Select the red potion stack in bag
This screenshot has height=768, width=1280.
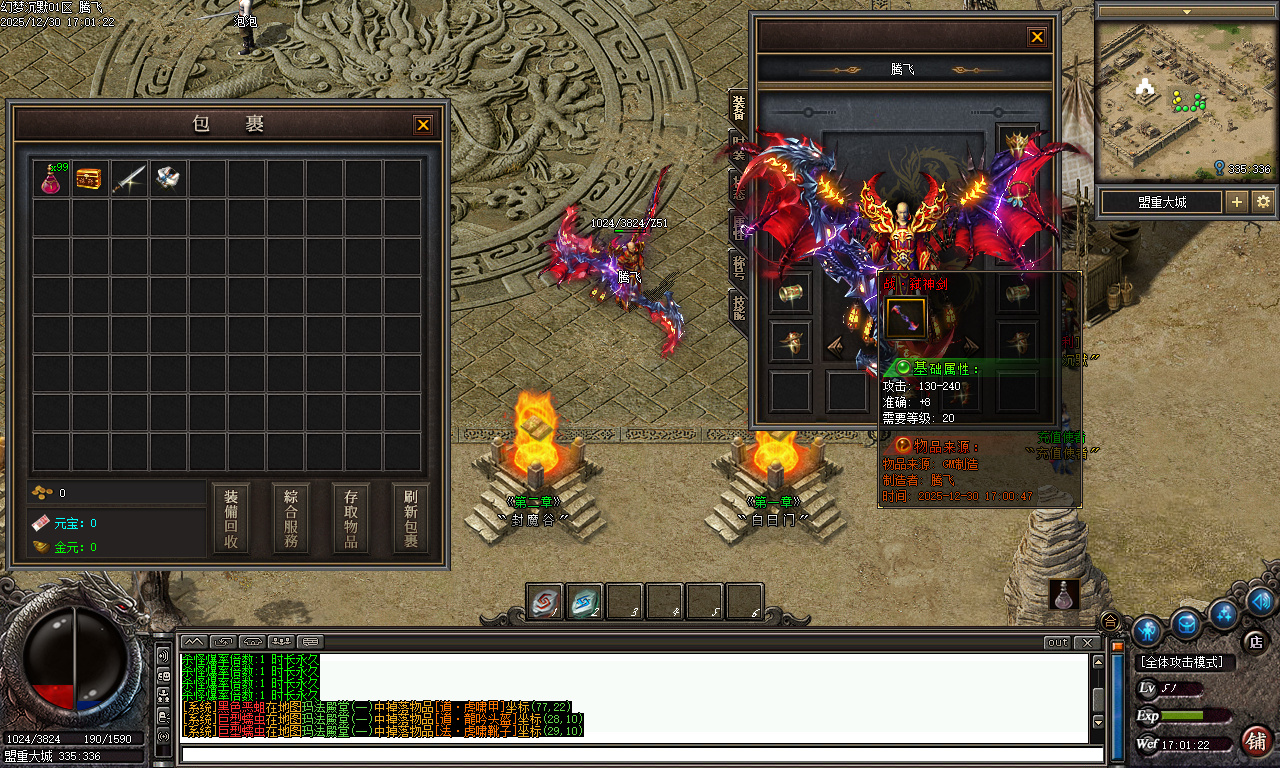[51, 179]
